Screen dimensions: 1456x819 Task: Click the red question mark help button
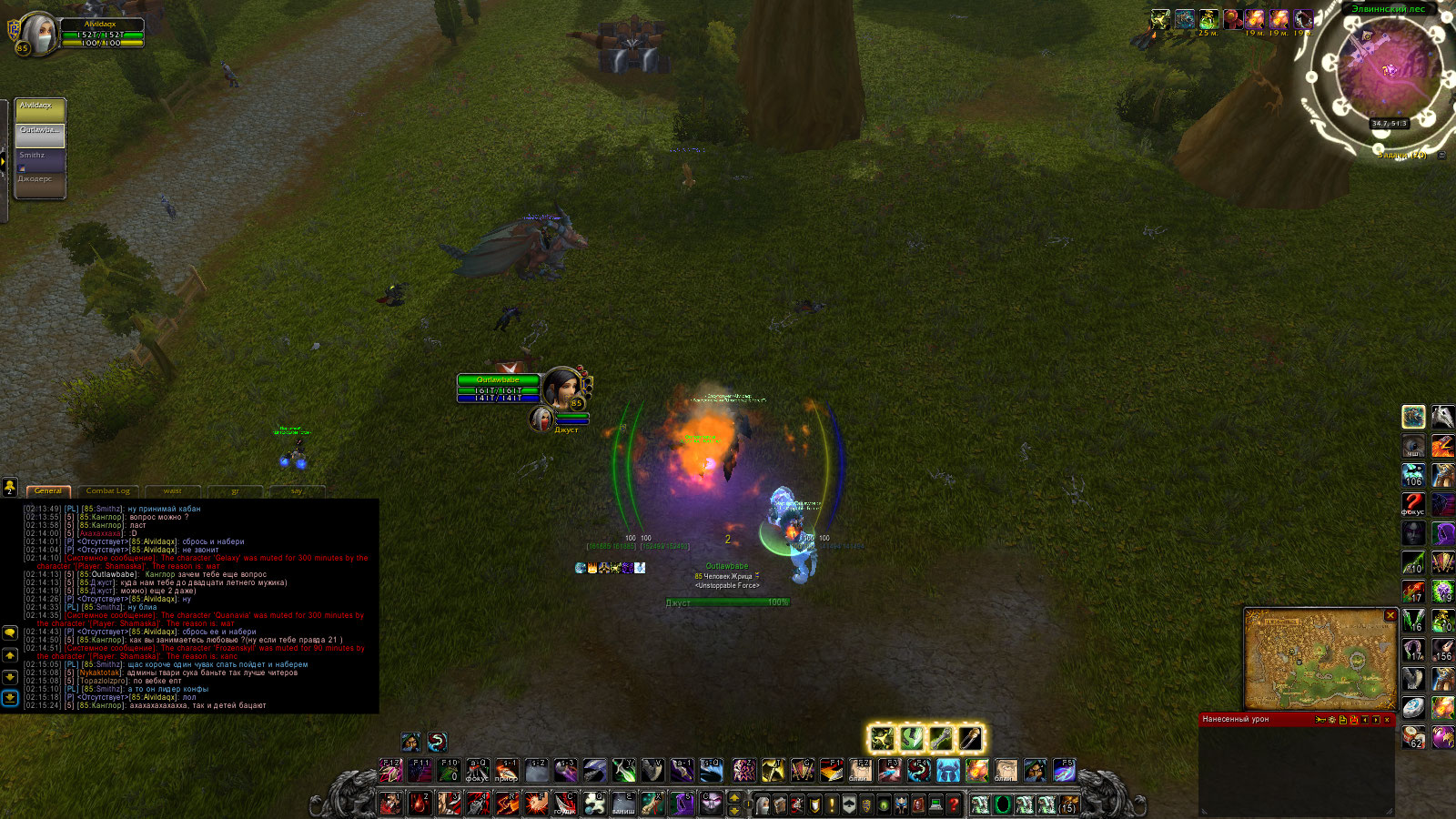(953, 804)
